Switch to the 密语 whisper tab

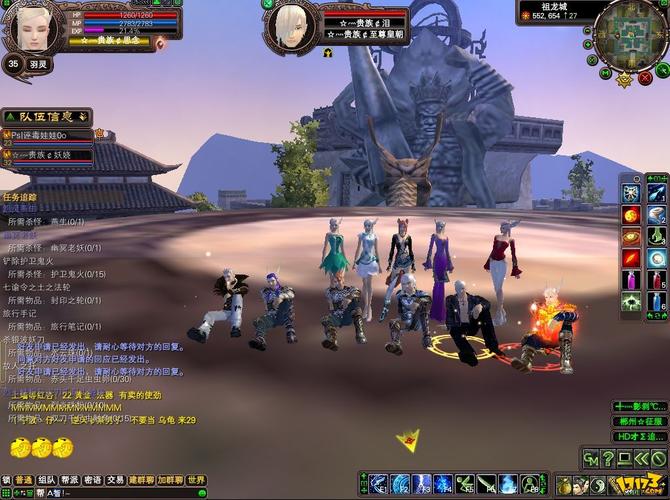93,480
